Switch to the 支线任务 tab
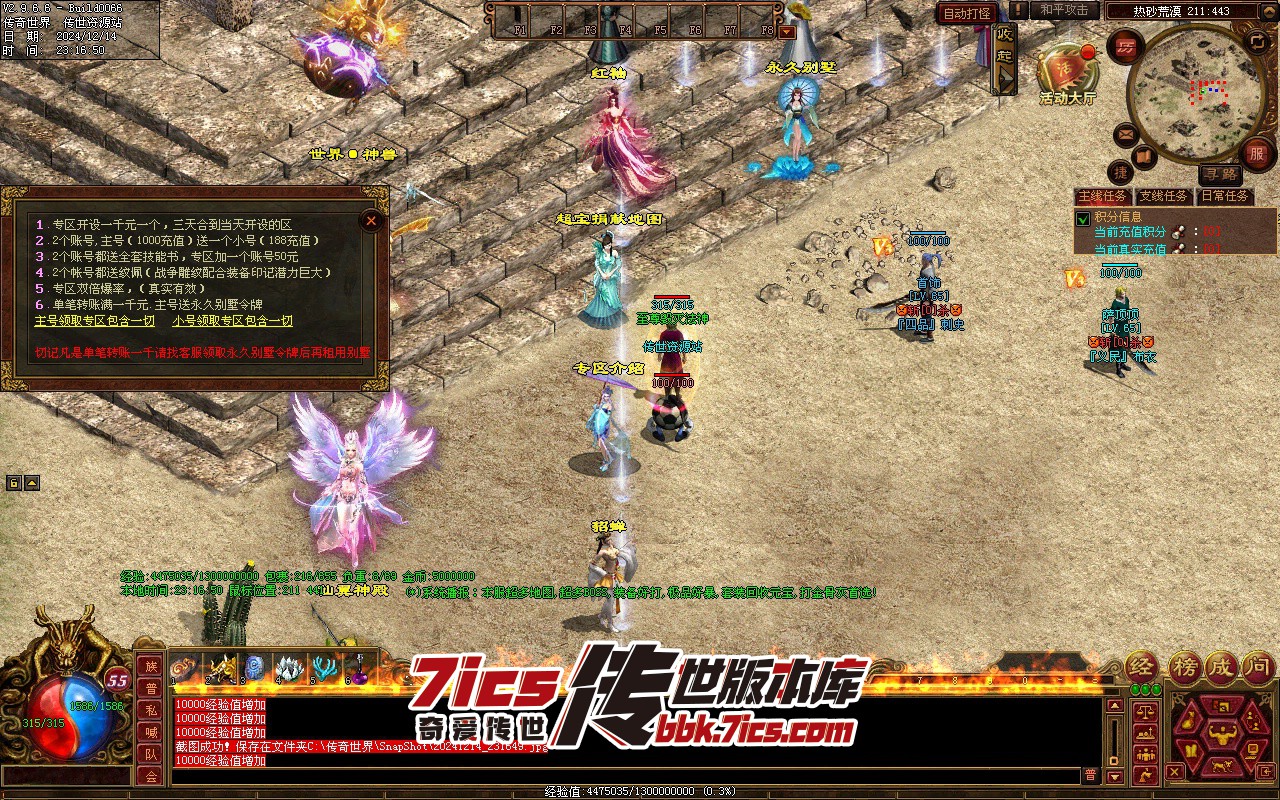1280x800 pixels. [x=1164, y=196]
